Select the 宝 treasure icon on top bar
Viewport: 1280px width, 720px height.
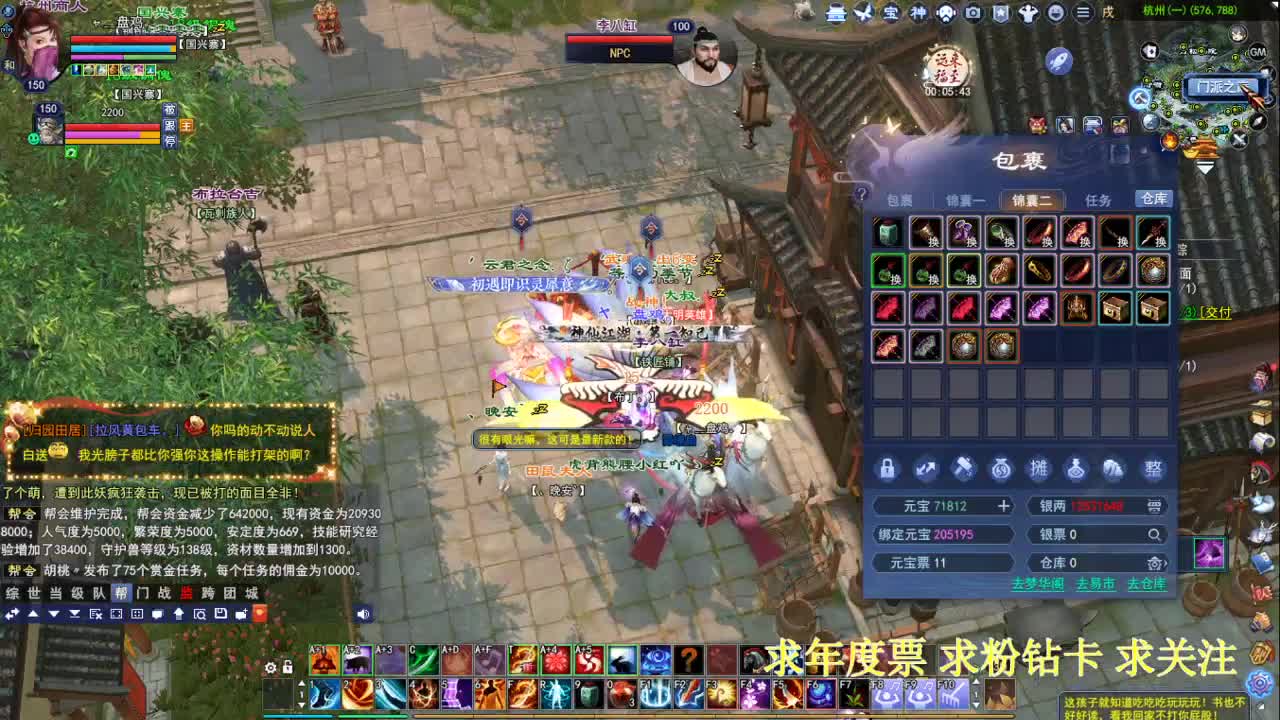tap(890, 13)
